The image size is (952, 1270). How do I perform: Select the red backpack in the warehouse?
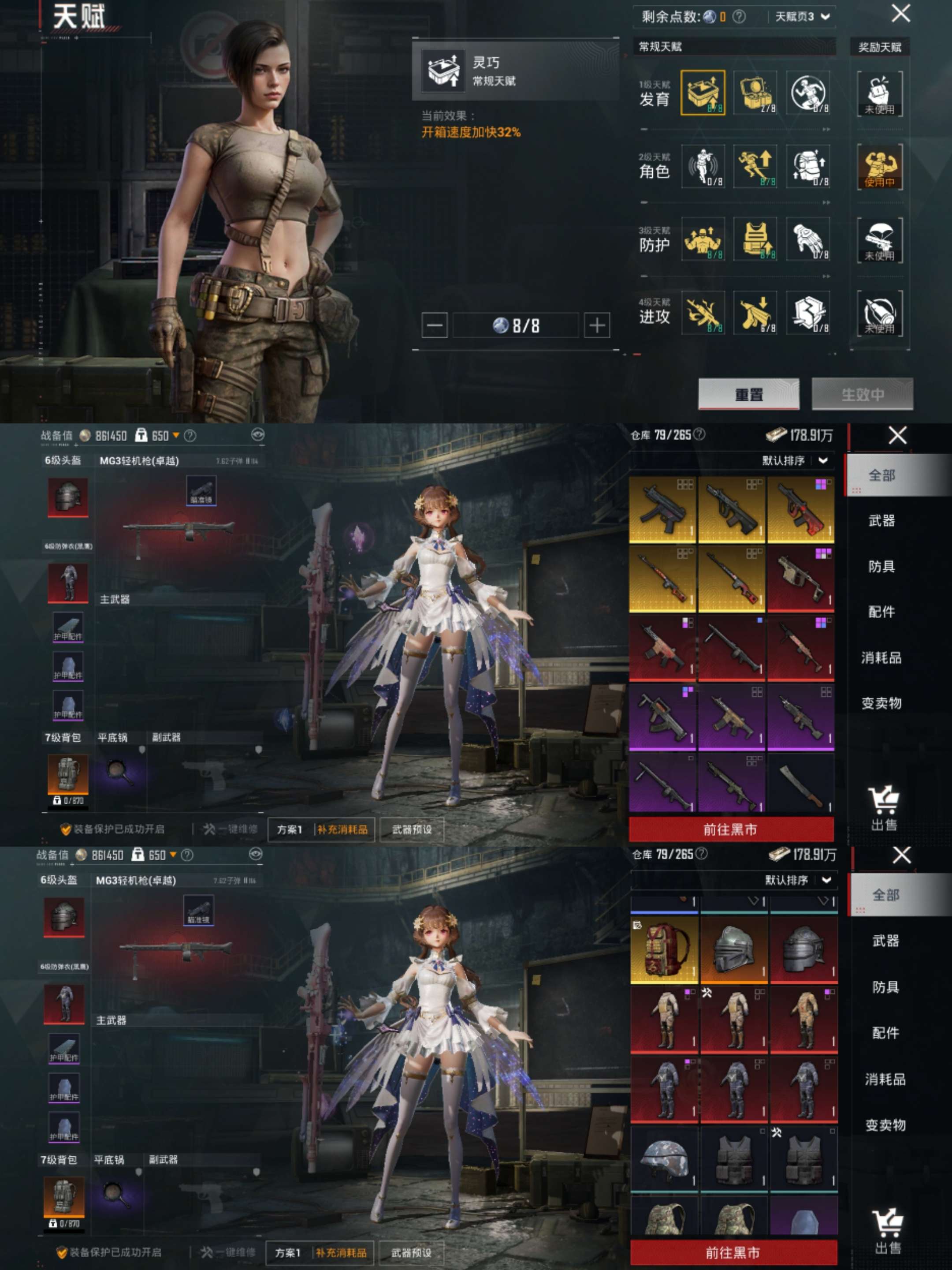pyautogui.click(x=664, y=949)
